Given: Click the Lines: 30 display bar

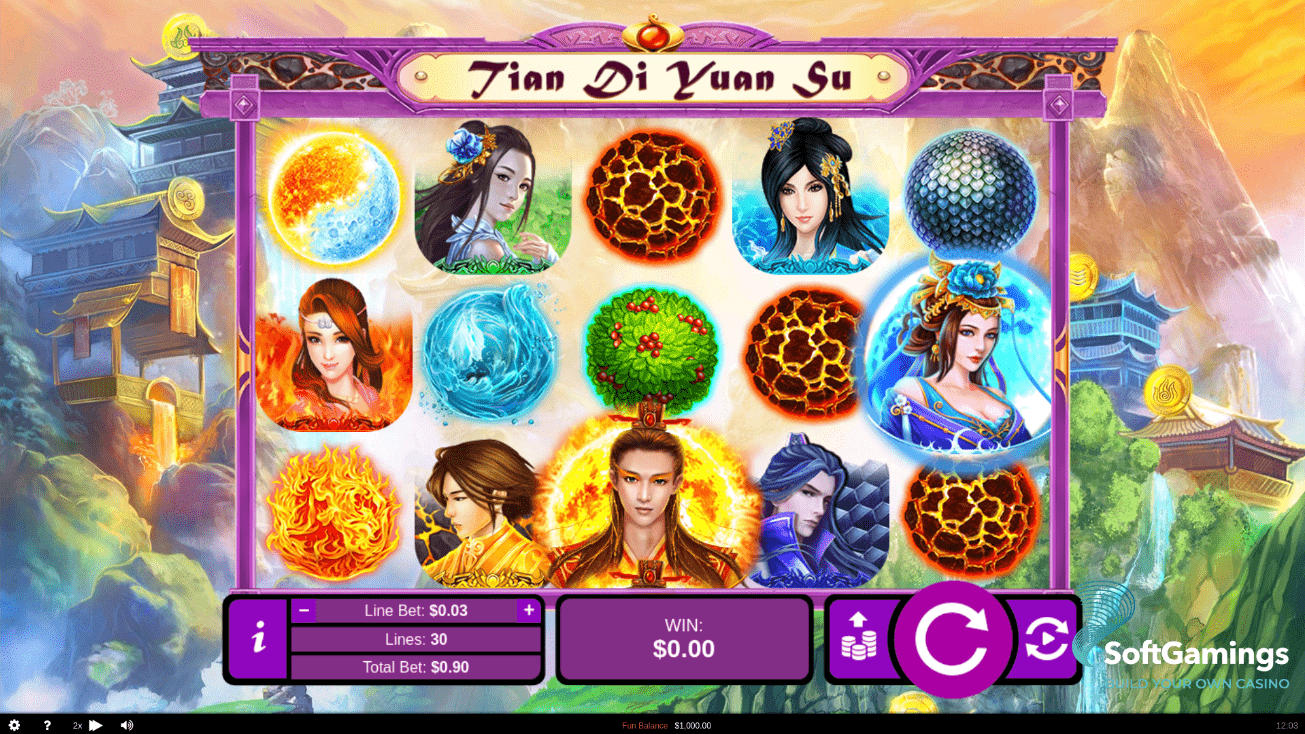Looking at the screenshot, I should pyautogui.click(x=414, y=639).
